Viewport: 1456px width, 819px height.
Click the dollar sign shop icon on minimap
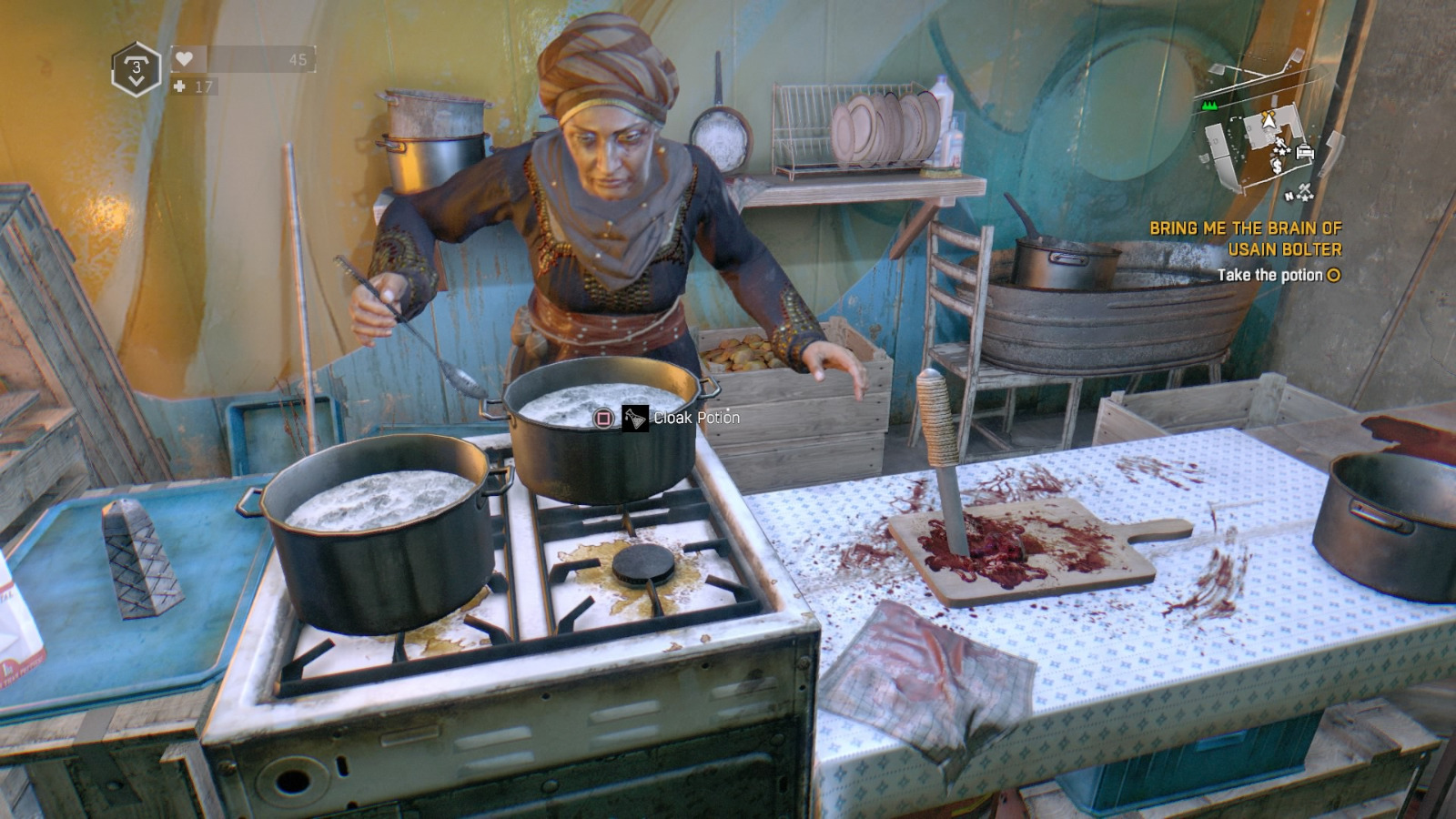point(1277,166)
